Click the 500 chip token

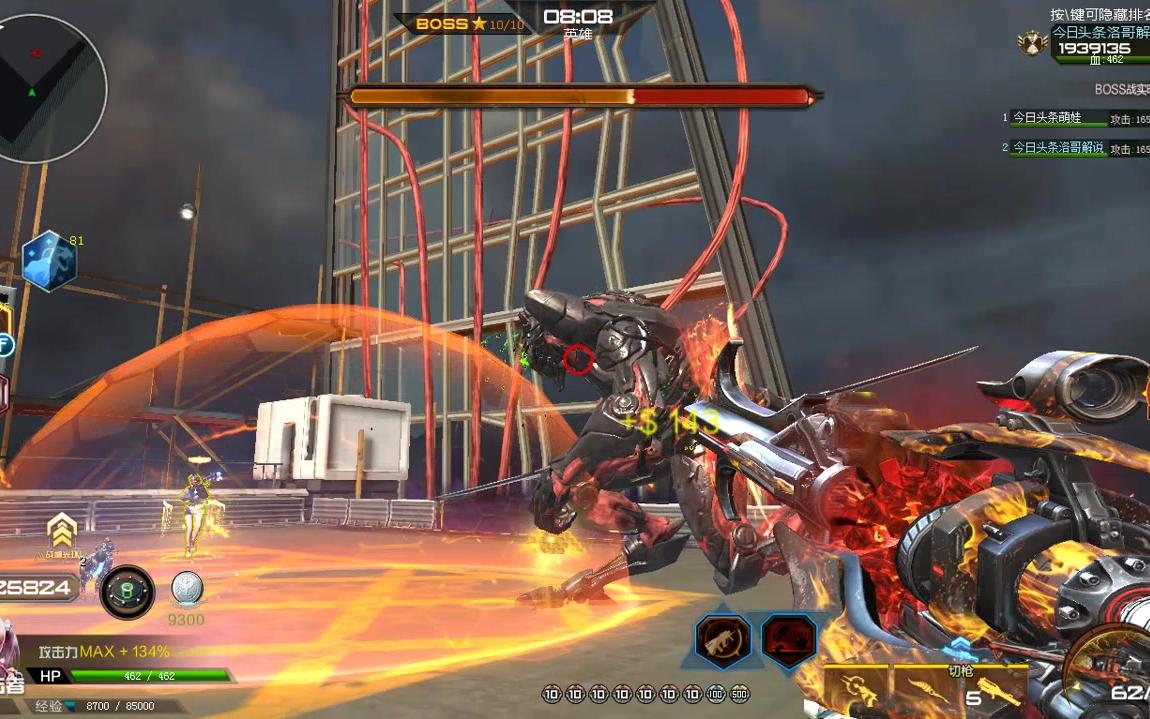click(739, 694)
